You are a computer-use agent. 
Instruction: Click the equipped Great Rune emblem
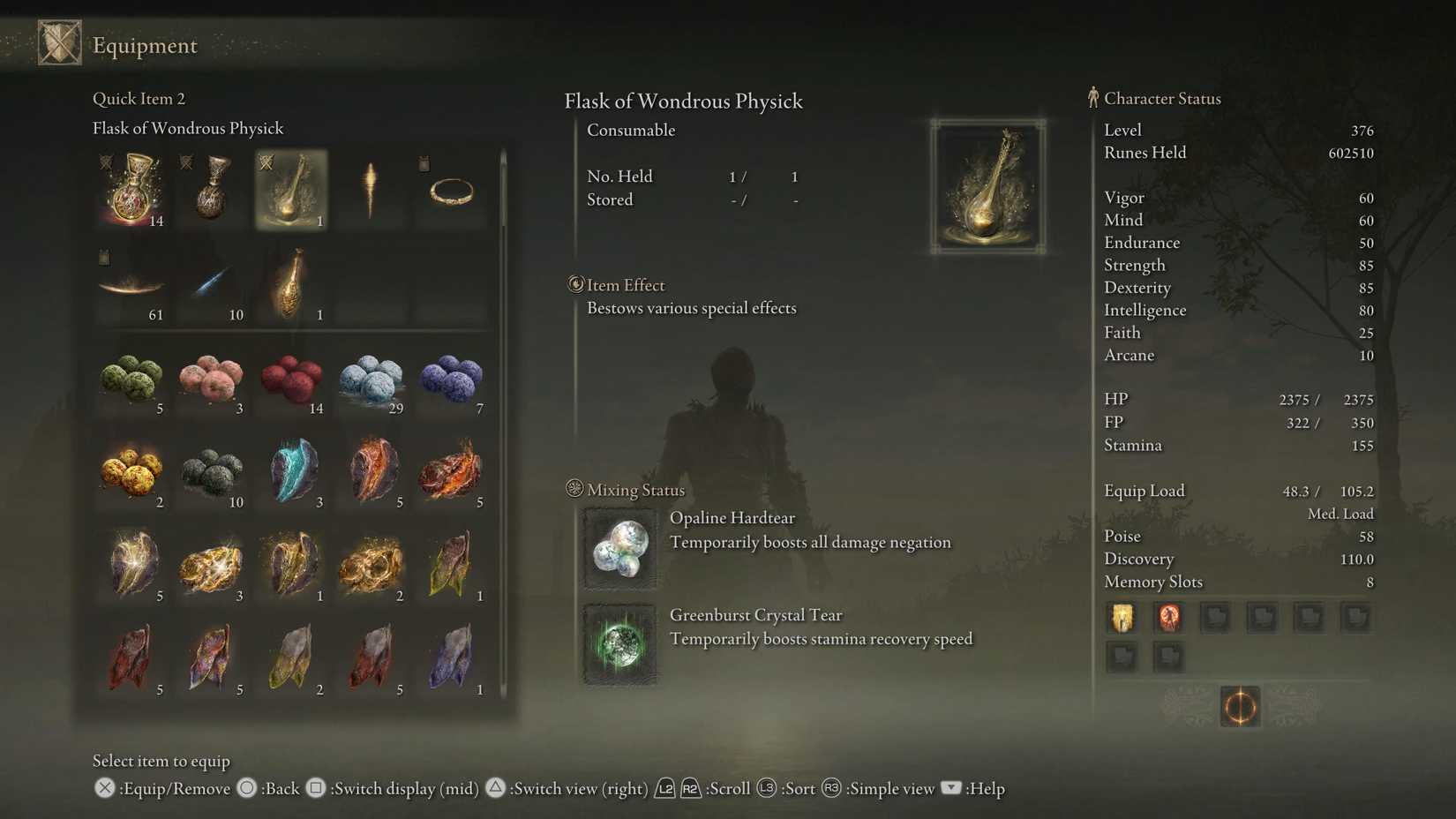[1240, 706]
